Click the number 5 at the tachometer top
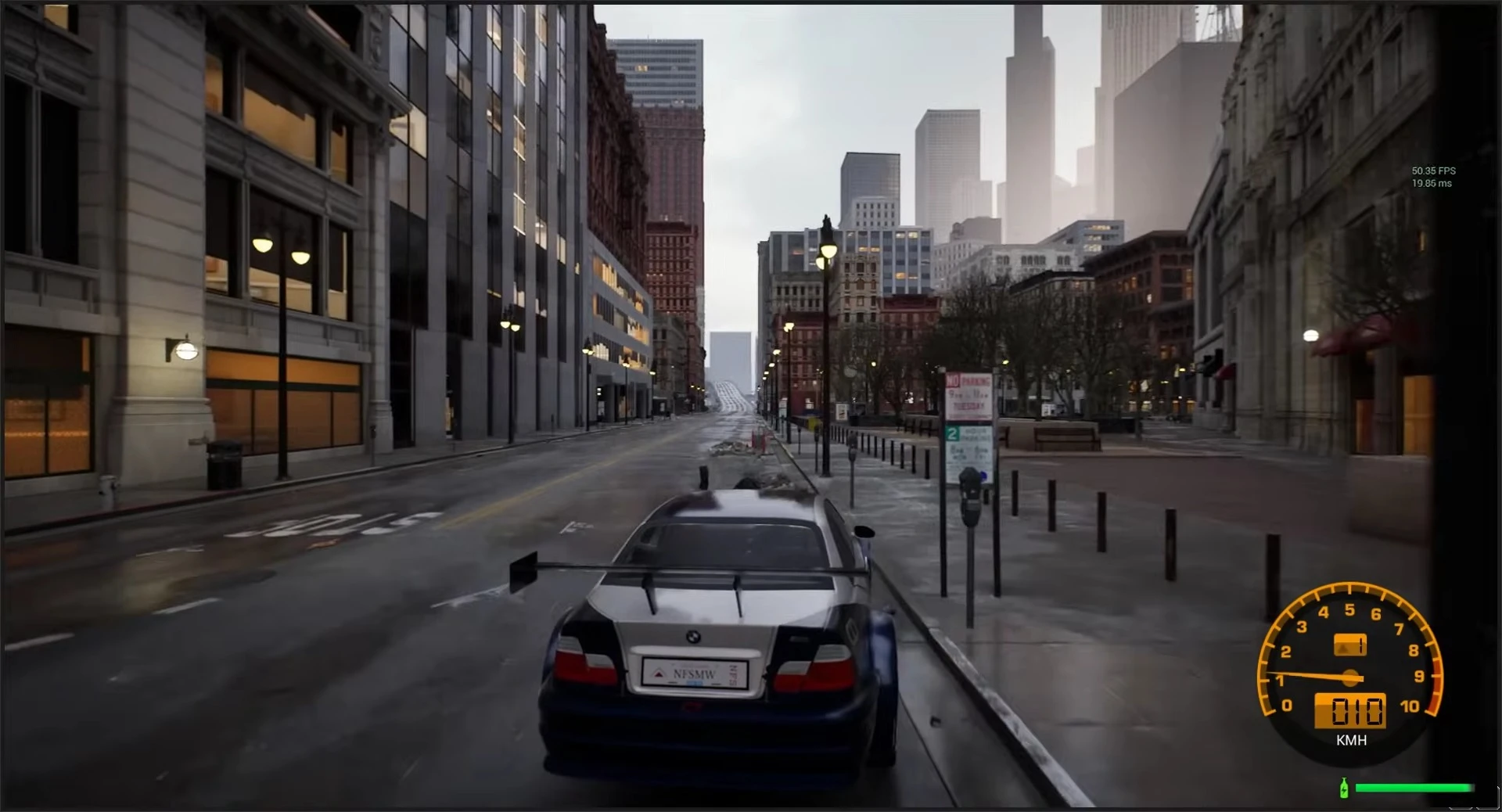The height and width of the screenshot is (812, 1502). 1350,609
